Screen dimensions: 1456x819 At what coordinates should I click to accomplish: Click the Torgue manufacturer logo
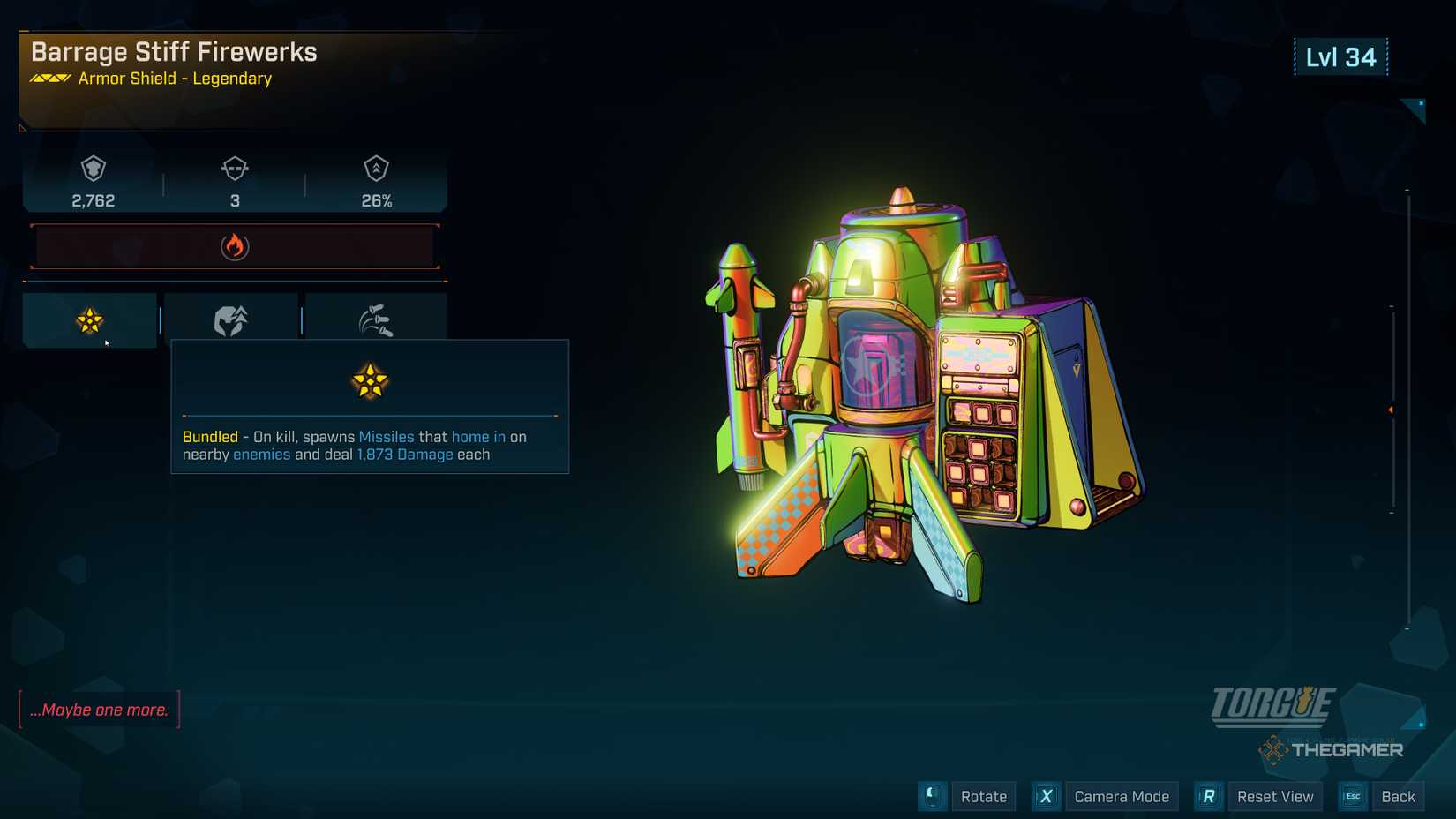pyautogui.click(x=1273, y=705)
